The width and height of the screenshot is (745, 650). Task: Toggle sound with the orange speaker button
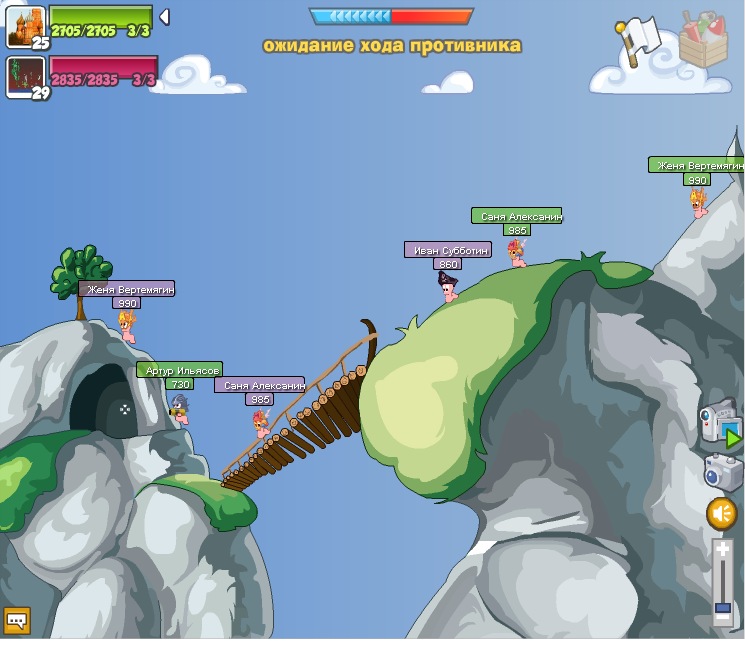pyautogui.click(x=721, y=514)
